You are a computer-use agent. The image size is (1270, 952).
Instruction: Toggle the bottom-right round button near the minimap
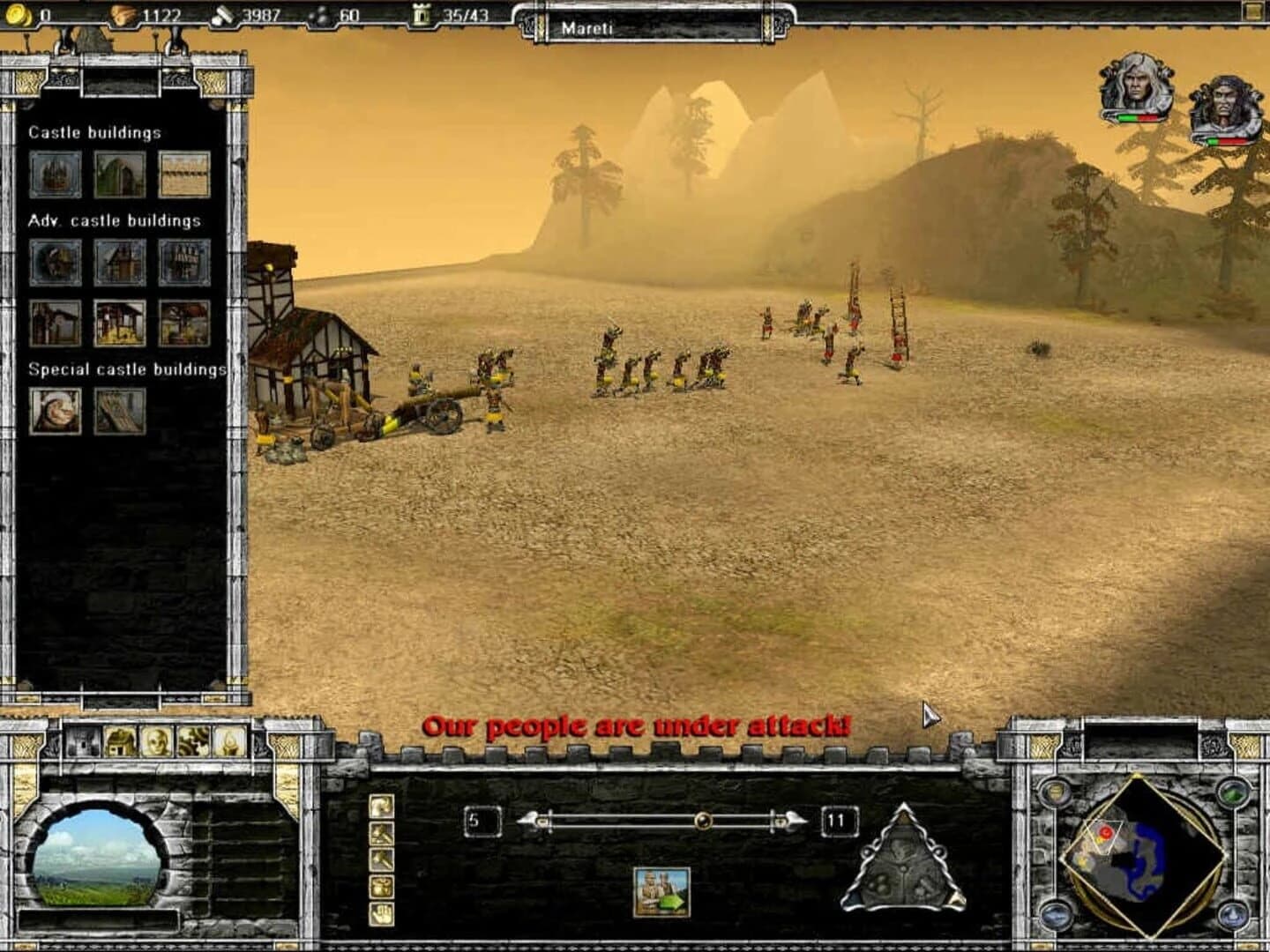pyautogui.click(x=1234, y=915)
